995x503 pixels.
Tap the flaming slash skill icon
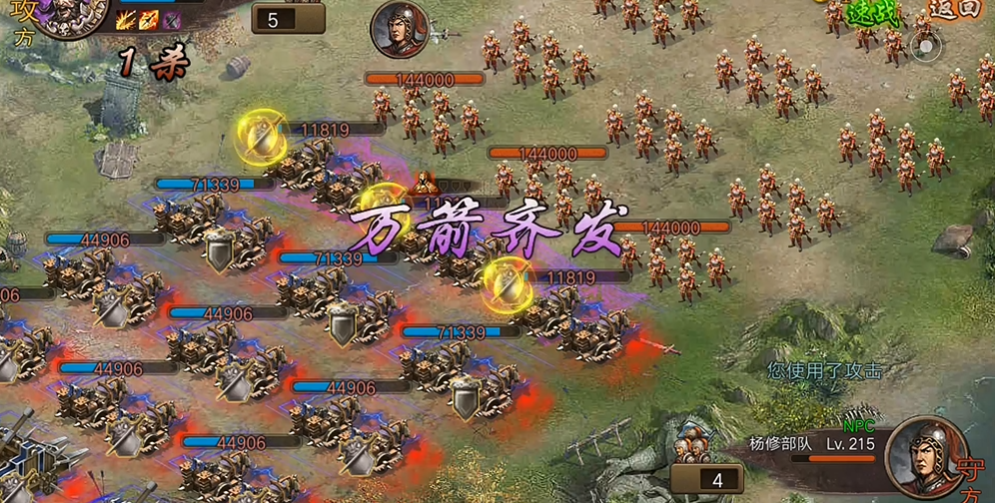pyautogui.click(x=127, y=19)
